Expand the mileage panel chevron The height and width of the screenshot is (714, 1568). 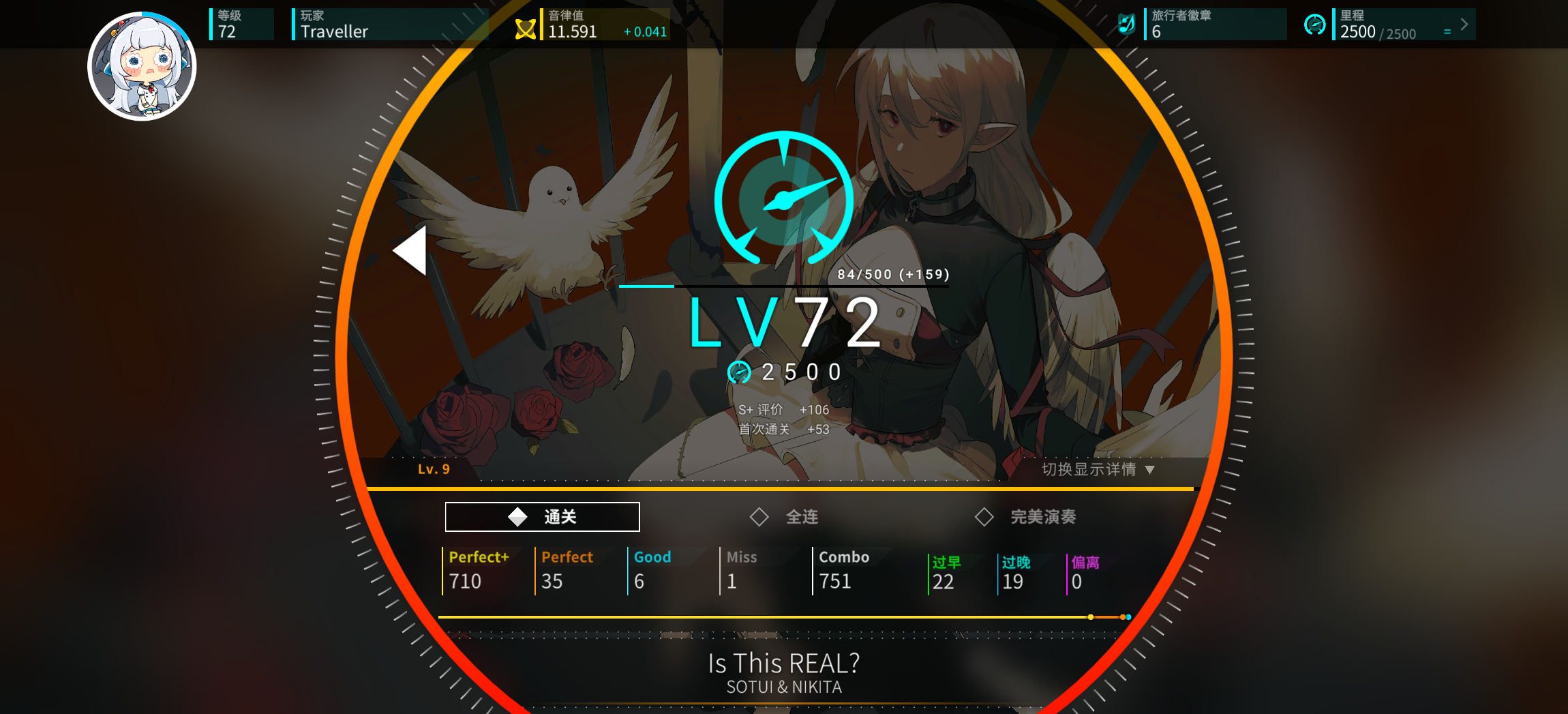1464,24
